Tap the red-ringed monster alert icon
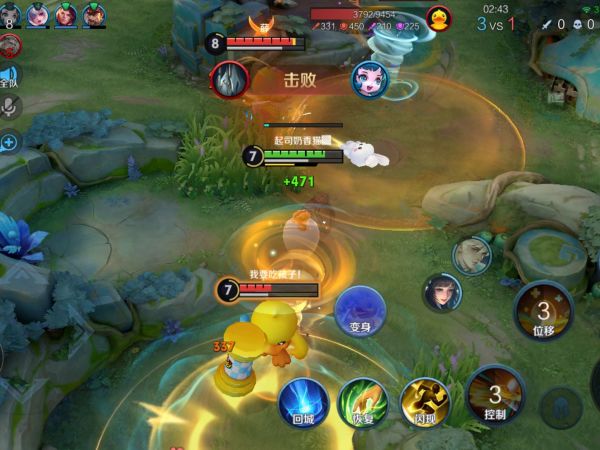The height and width of the screenshot is (450, 600). click(x=10, y=45)
